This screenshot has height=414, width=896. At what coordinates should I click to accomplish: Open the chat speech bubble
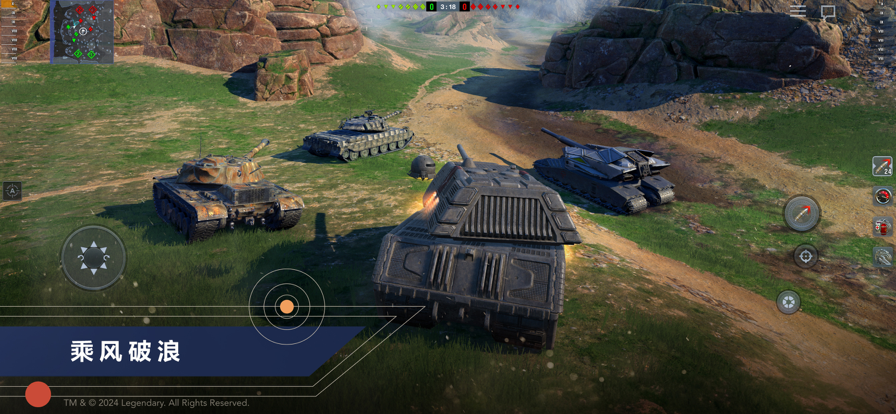[828, 13]
